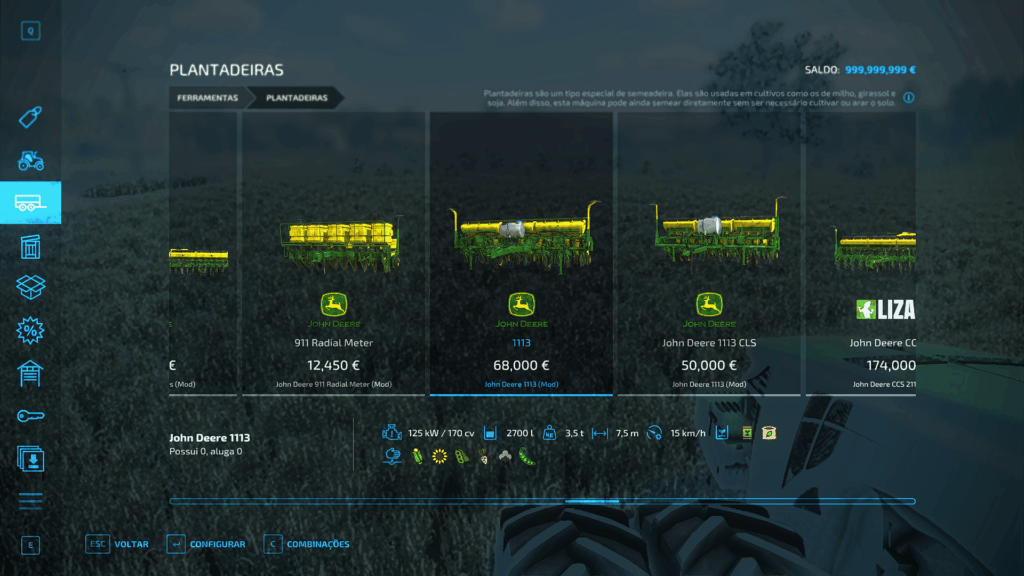Open the downloads category in sidebar

(x=30, y=458)
